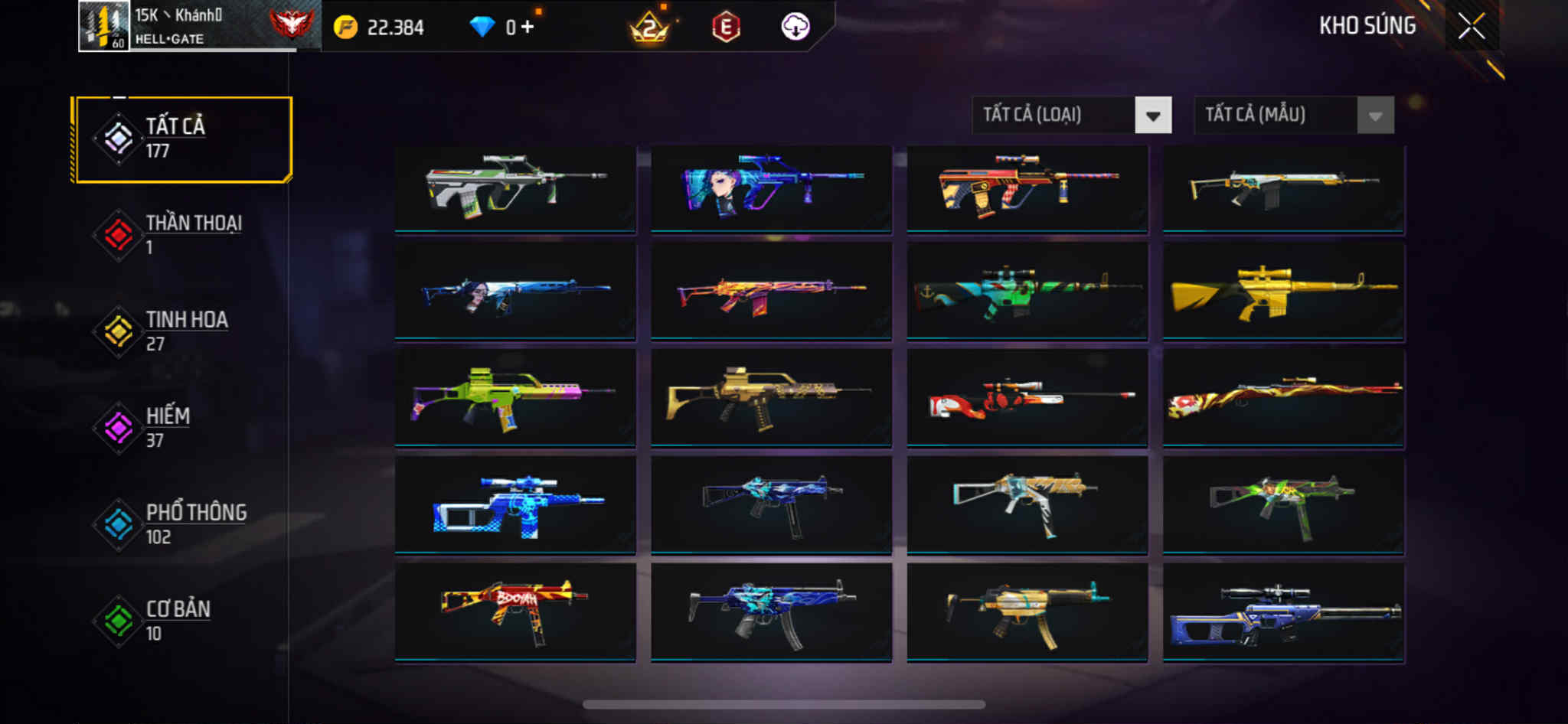Screen dimensions: 1568x724
Task: Select the Tinh Hoa rarity tab
Action: tap(182, 331)
